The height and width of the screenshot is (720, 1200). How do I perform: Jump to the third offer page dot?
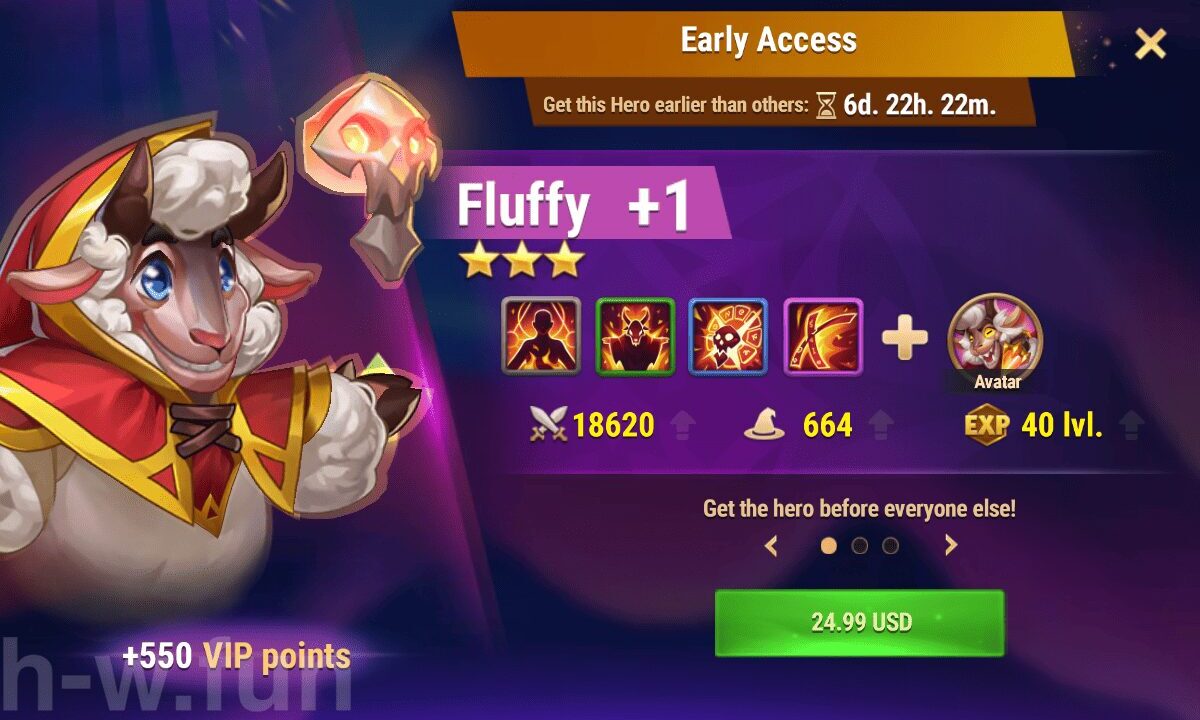[890, 546]
